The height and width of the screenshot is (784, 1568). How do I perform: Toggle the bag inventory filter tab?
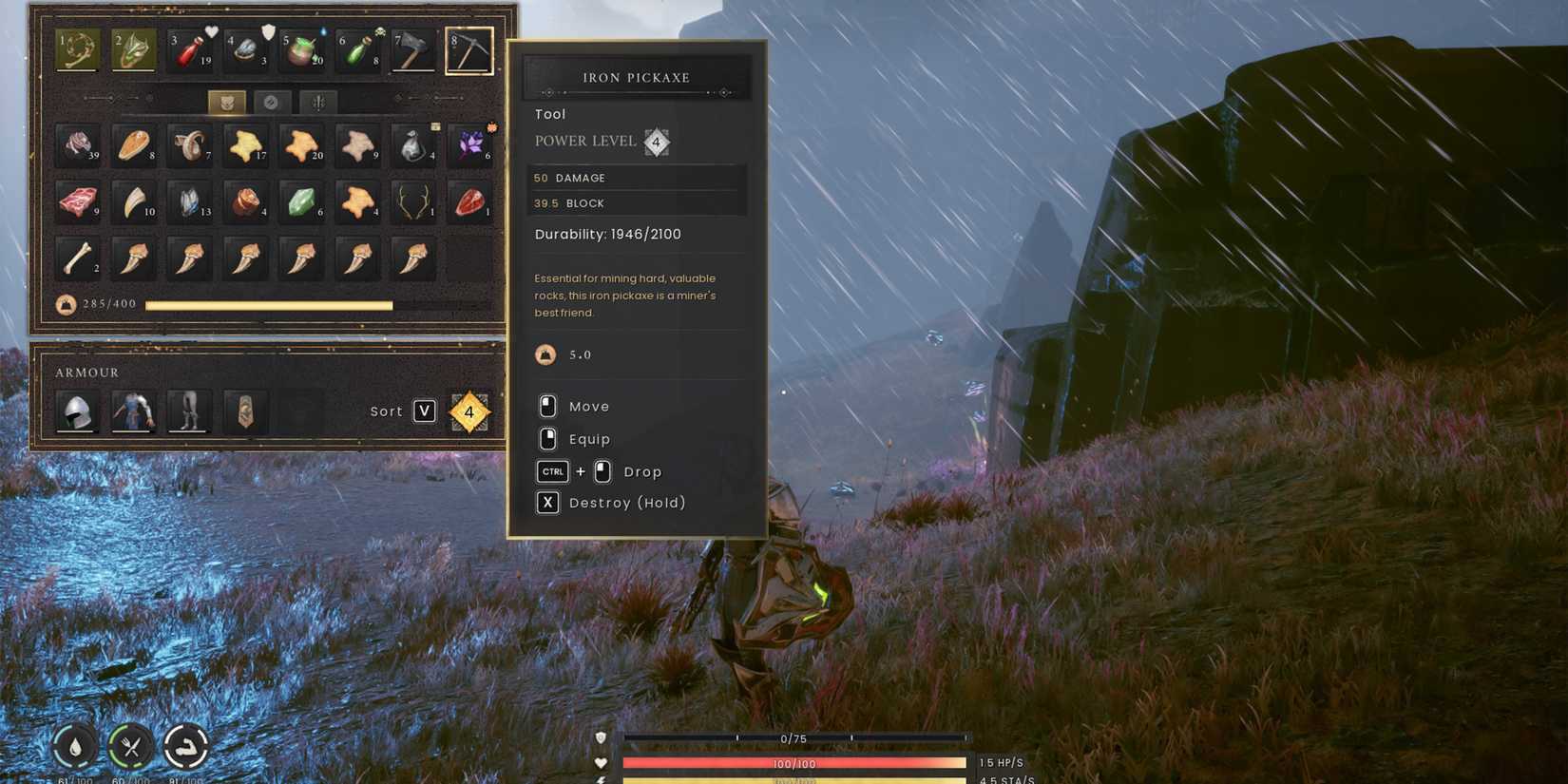[226, 102]
